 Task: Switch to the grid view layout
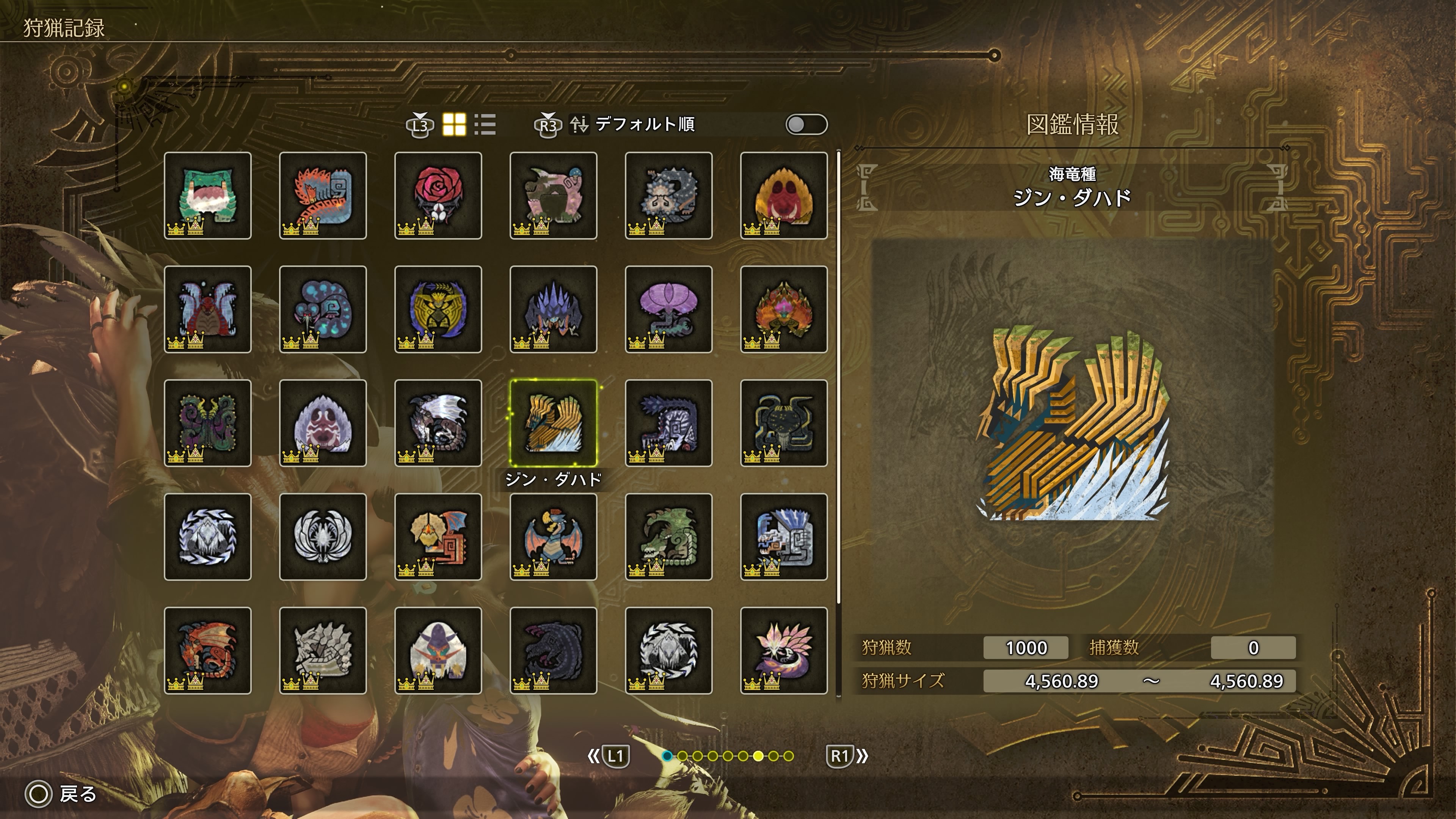point(454,124)
